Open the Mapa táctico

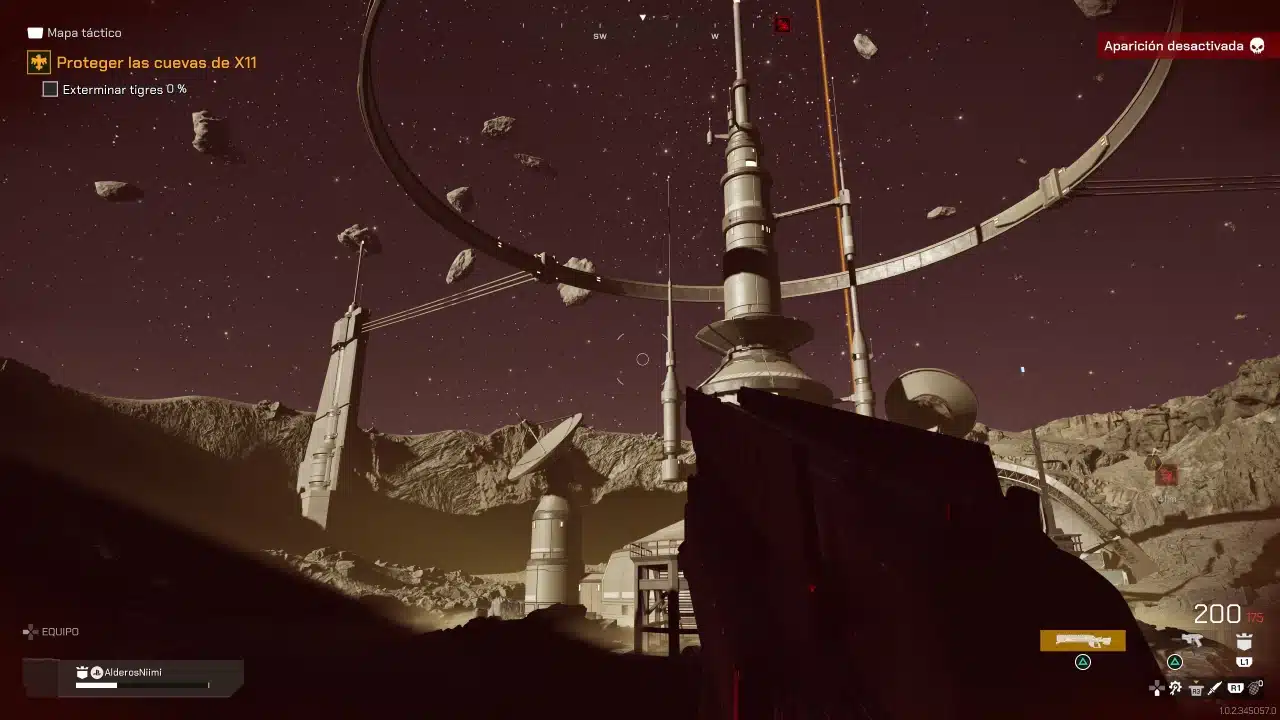[74, 33]
